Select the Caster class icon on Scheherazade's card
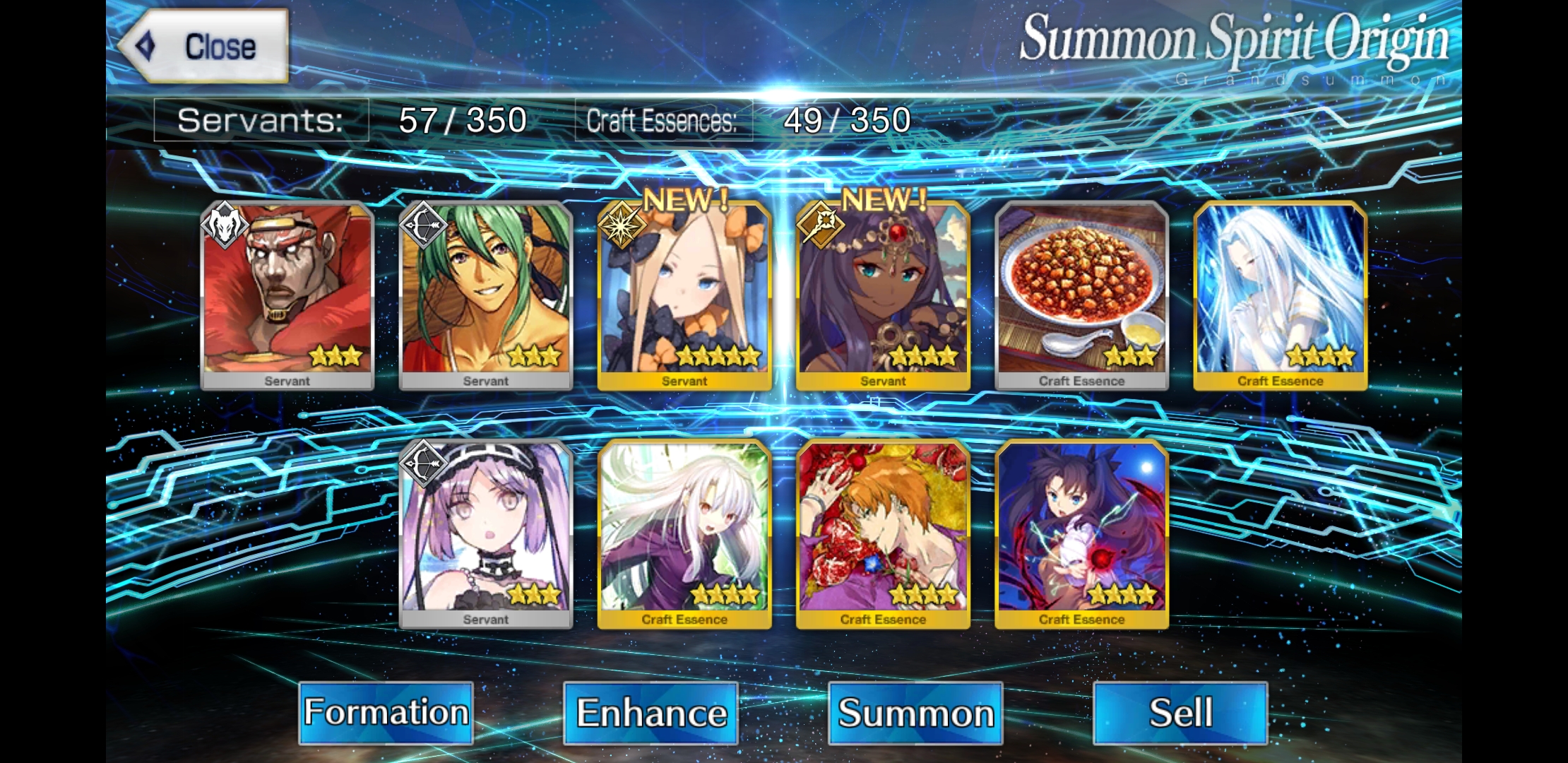1568x763 pixels. coord(819,225)
